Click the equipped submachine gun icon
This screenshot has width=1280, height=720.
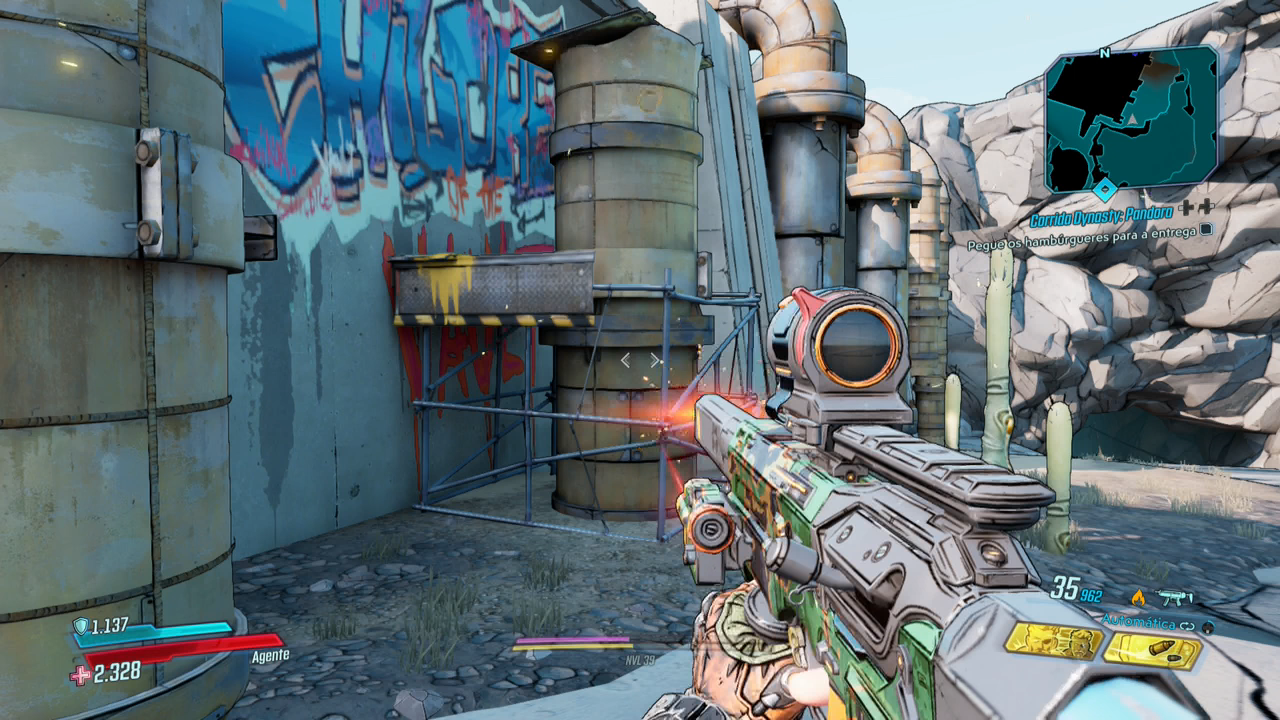coord(1176,598)
